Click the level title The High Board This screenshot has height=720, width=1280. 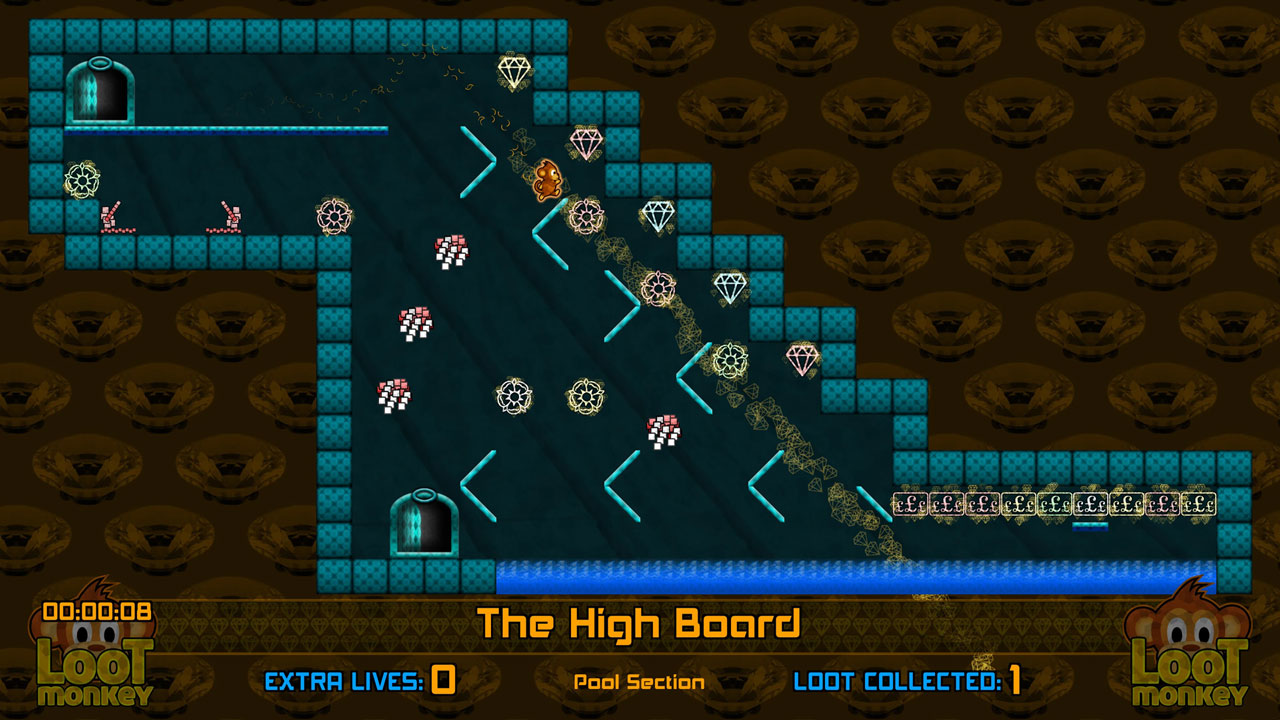pyautogui.click(x=640, y=622)
